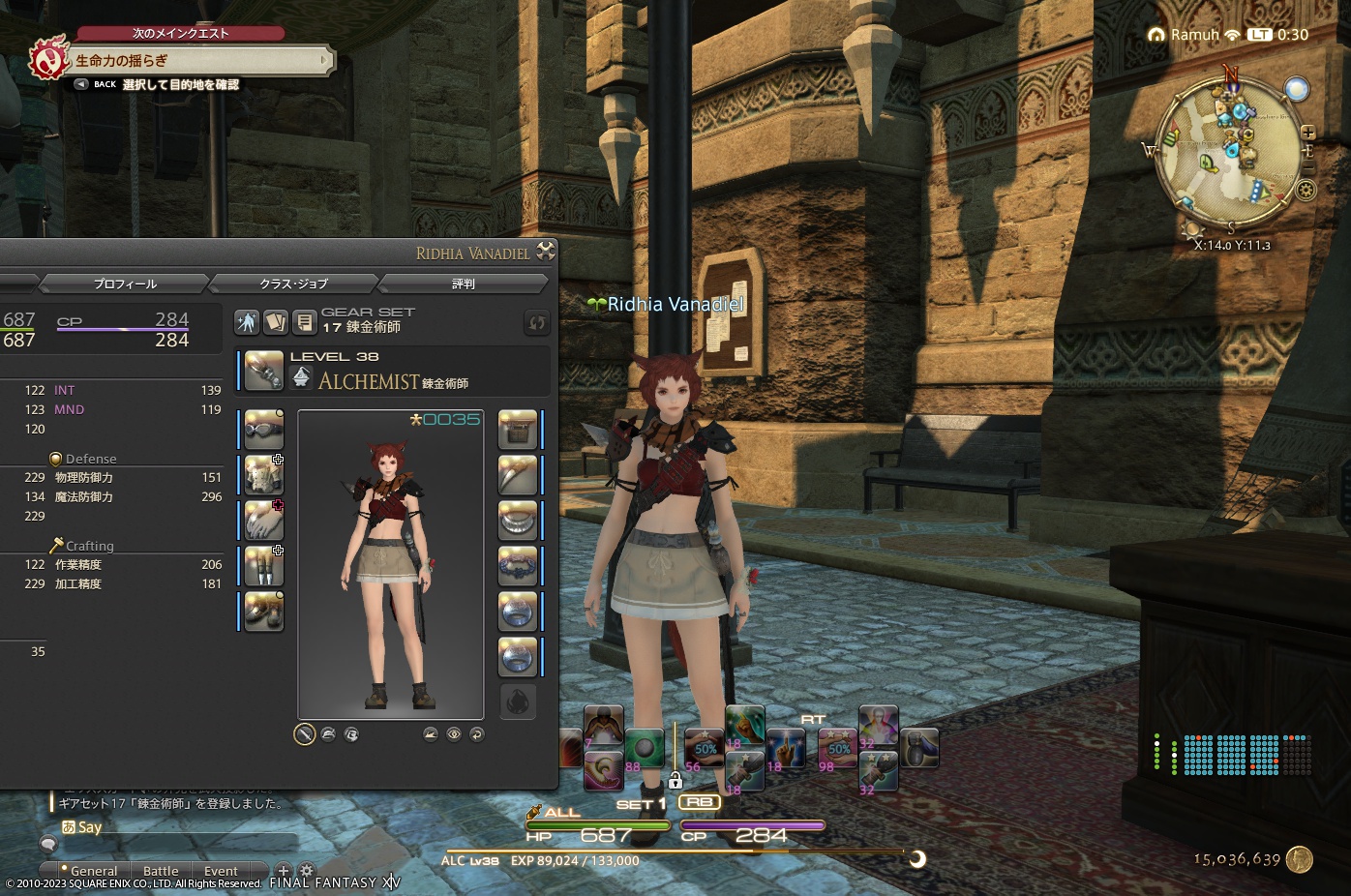Open chat settings via the gear icon
Screen dimensions: 1351x896
[306, 871]
